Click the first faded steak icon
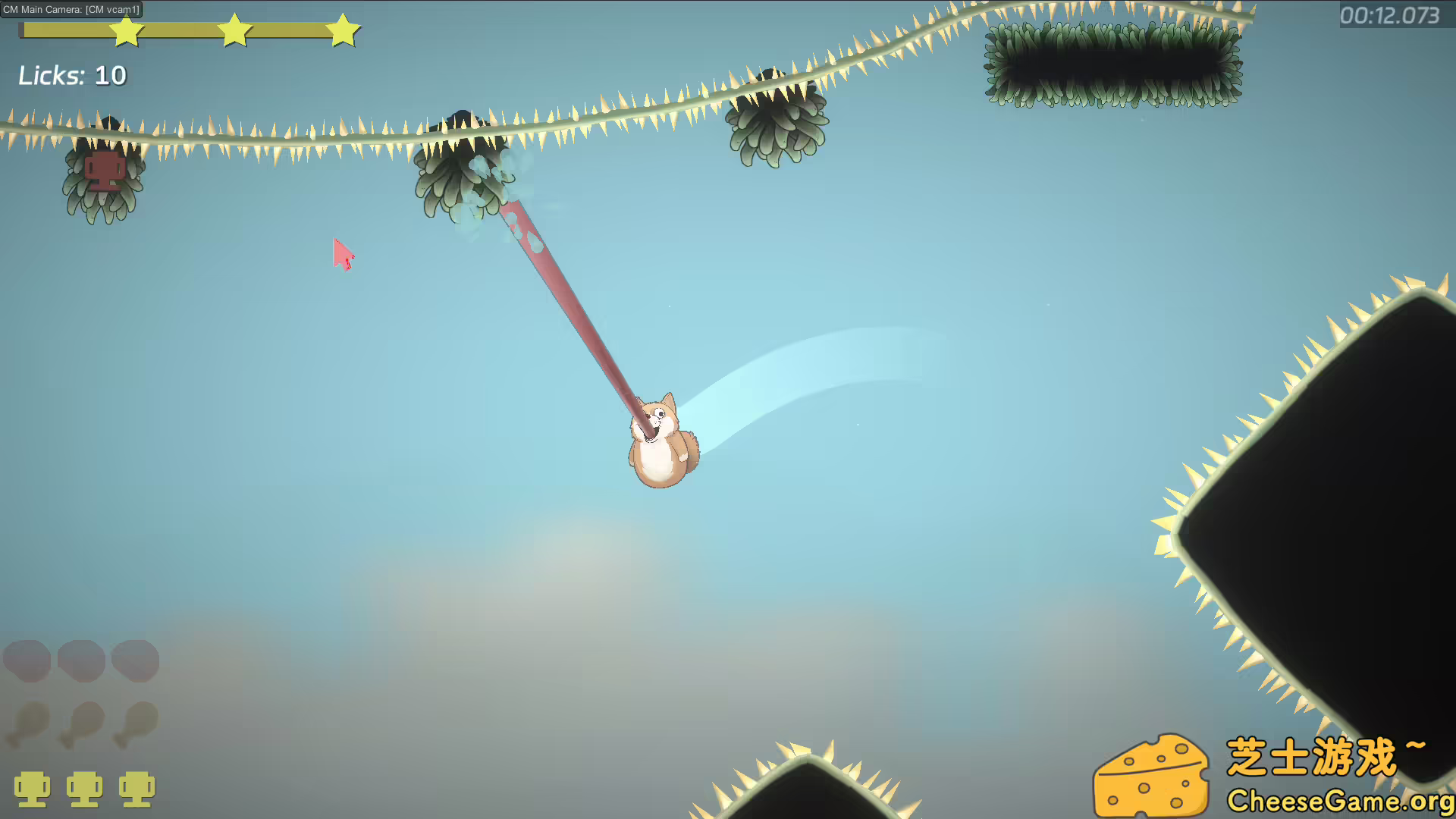Screen dimensions: 1456x819 (28, 661)
